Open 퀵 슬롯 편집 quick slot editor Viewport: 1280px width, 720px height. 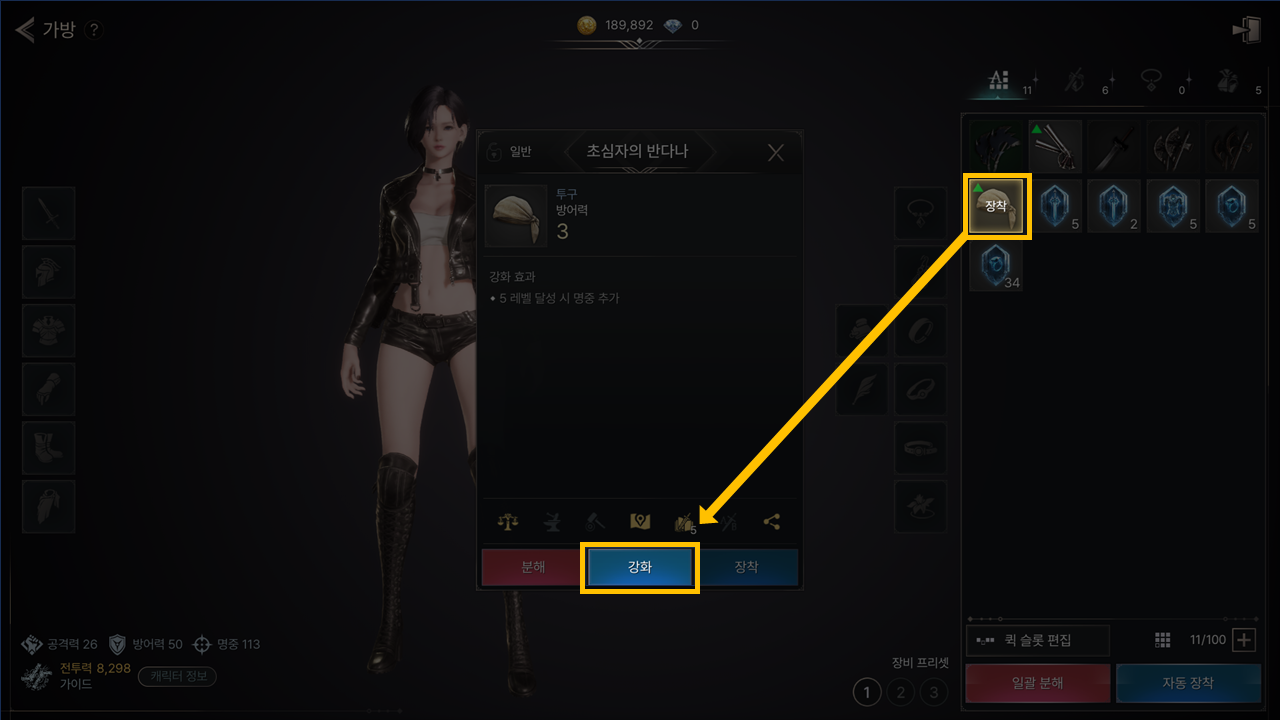1038,640
